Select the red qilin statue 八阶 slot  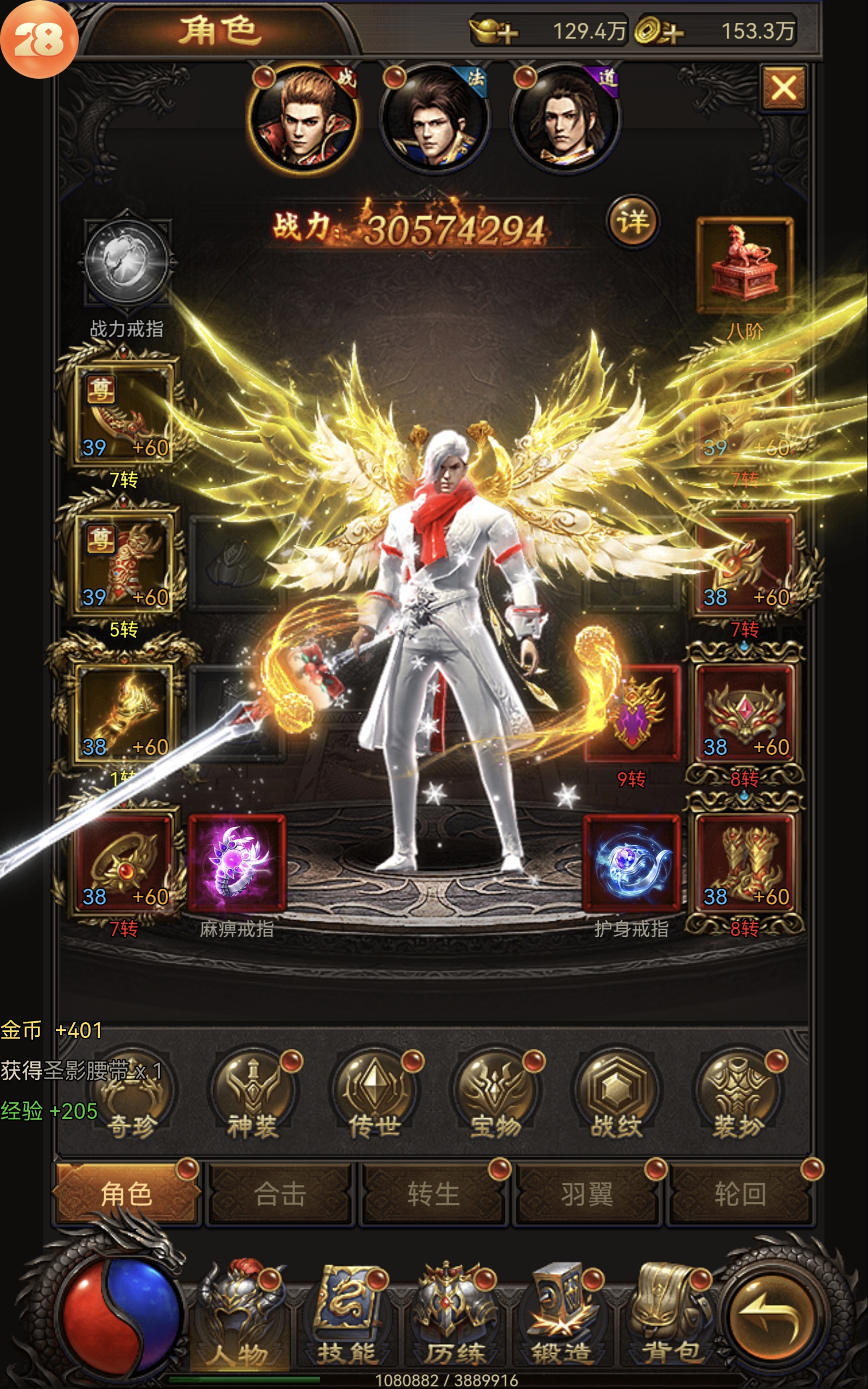click(x=744, y=265)
